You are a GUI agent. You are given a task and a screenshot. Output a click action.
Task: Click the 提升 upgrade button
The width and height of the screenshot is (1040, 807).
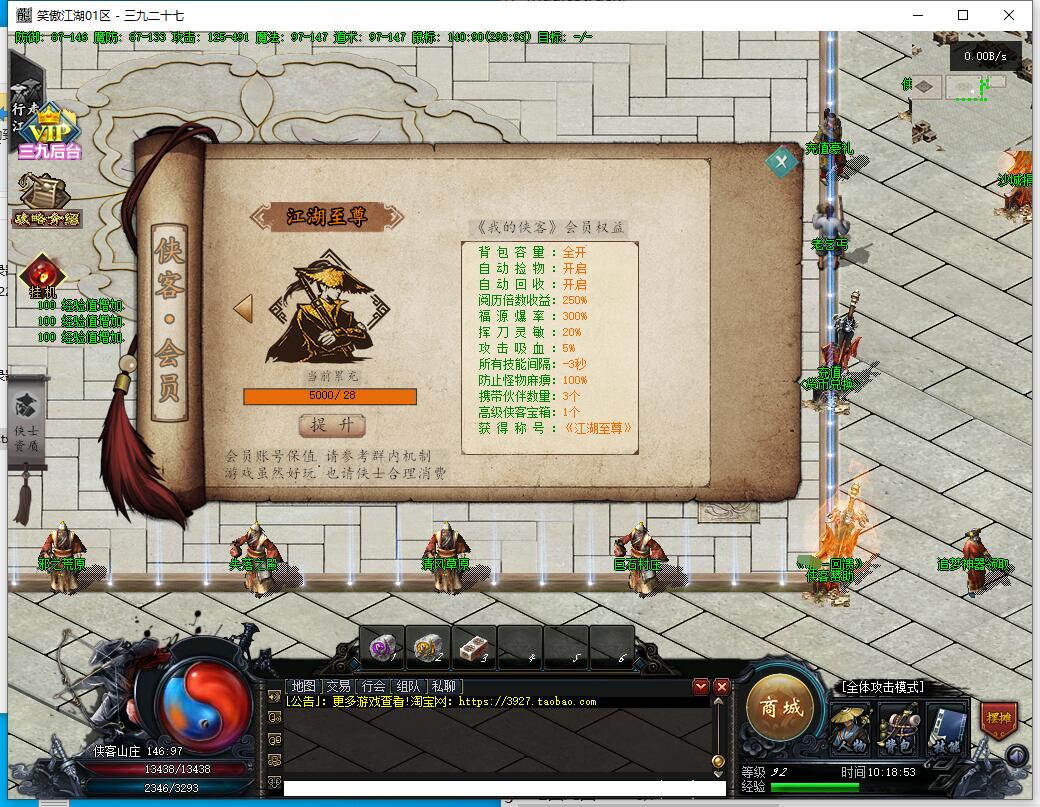331,425
